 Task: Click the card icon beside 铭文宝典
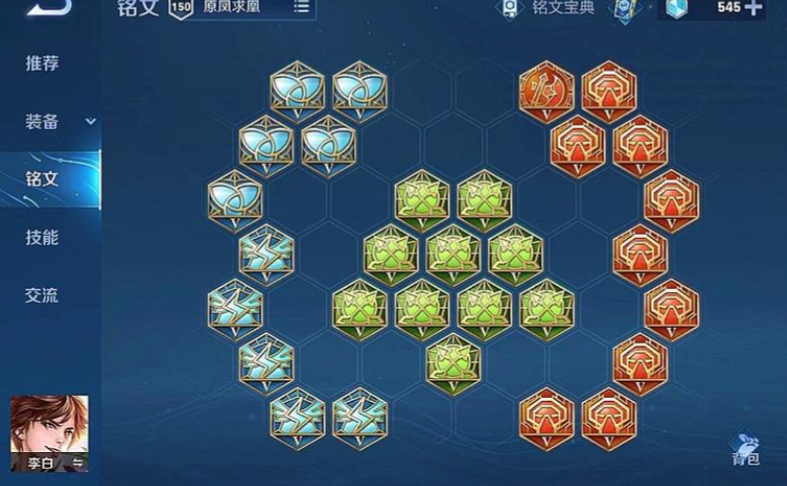pyautogui.click(x=624, y=10)
